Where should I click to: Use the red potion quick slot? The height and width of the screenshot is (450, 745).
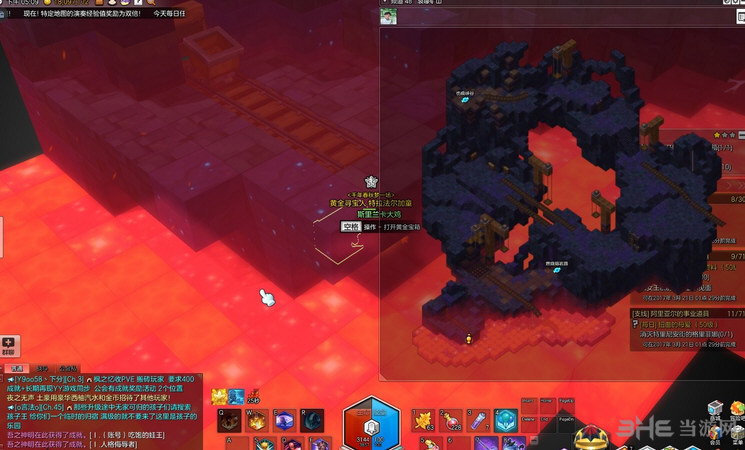451,420
